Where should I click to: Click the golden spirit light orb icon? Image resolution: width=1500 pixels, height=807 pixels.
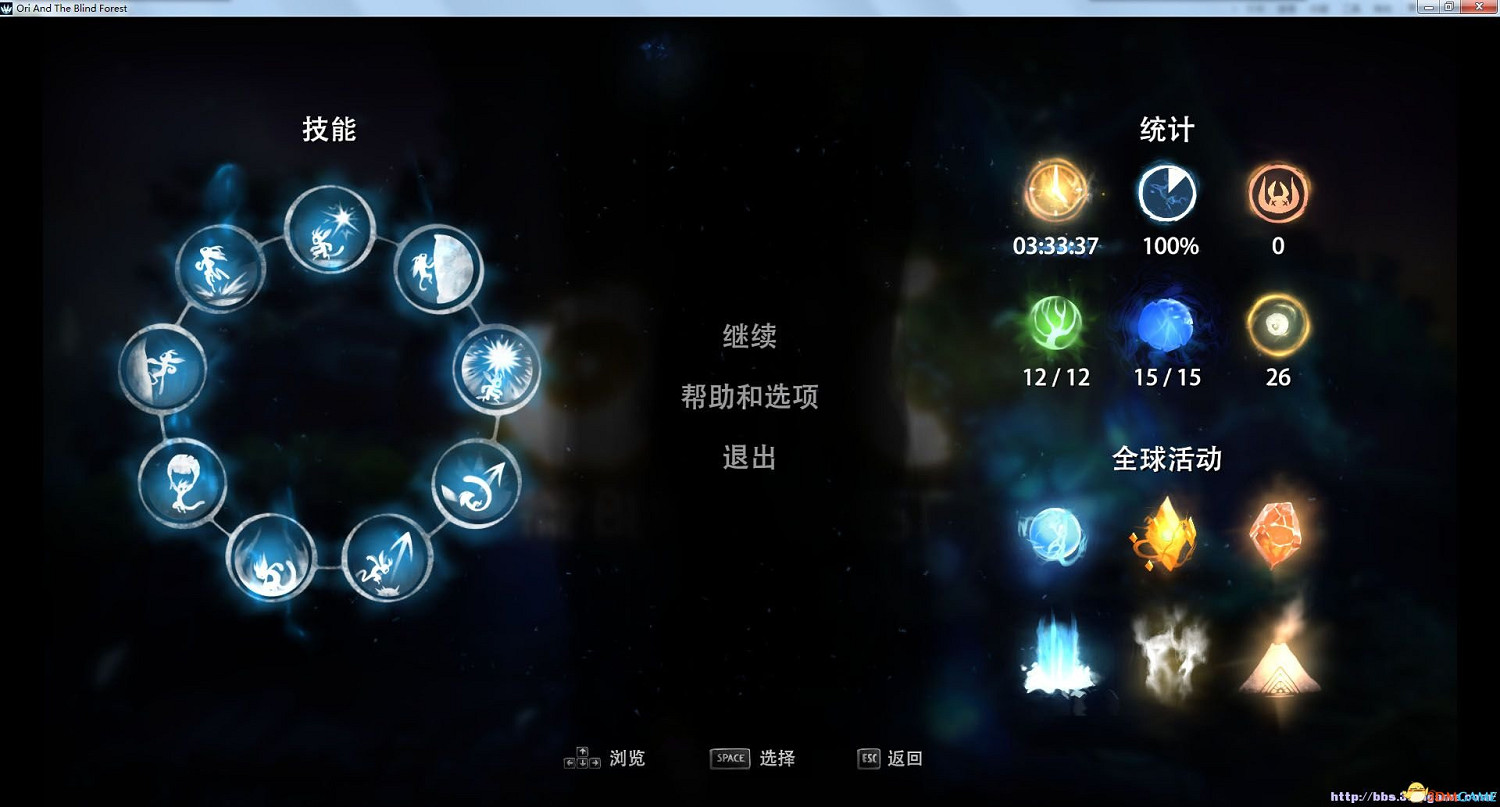click(1278, 324)
